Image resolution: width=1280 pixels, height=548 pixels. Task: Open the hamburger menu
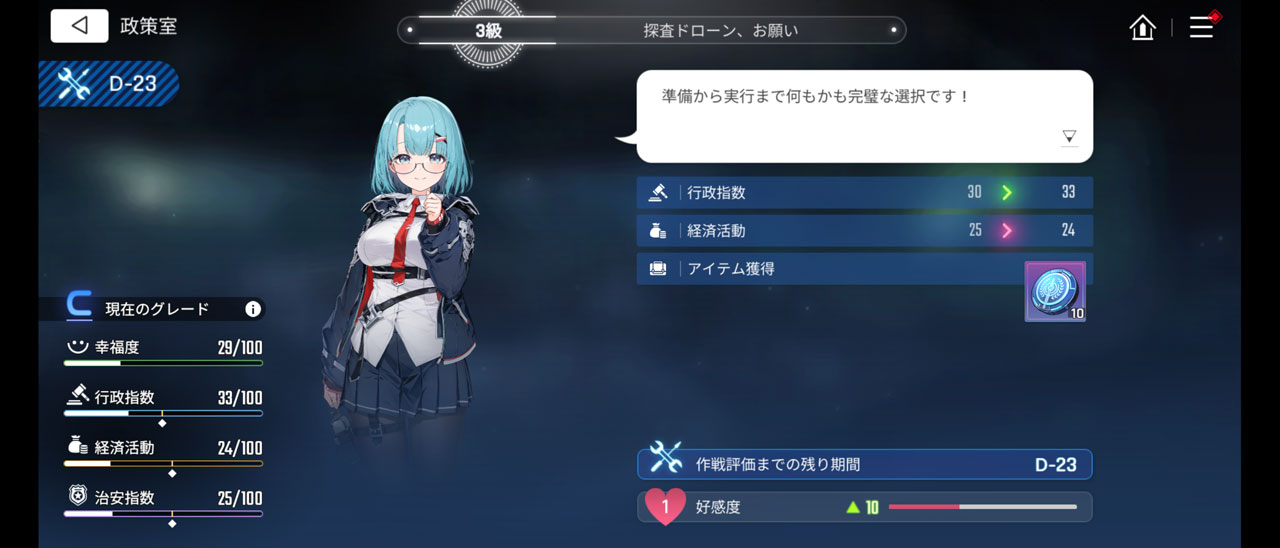pos(1201,28)
